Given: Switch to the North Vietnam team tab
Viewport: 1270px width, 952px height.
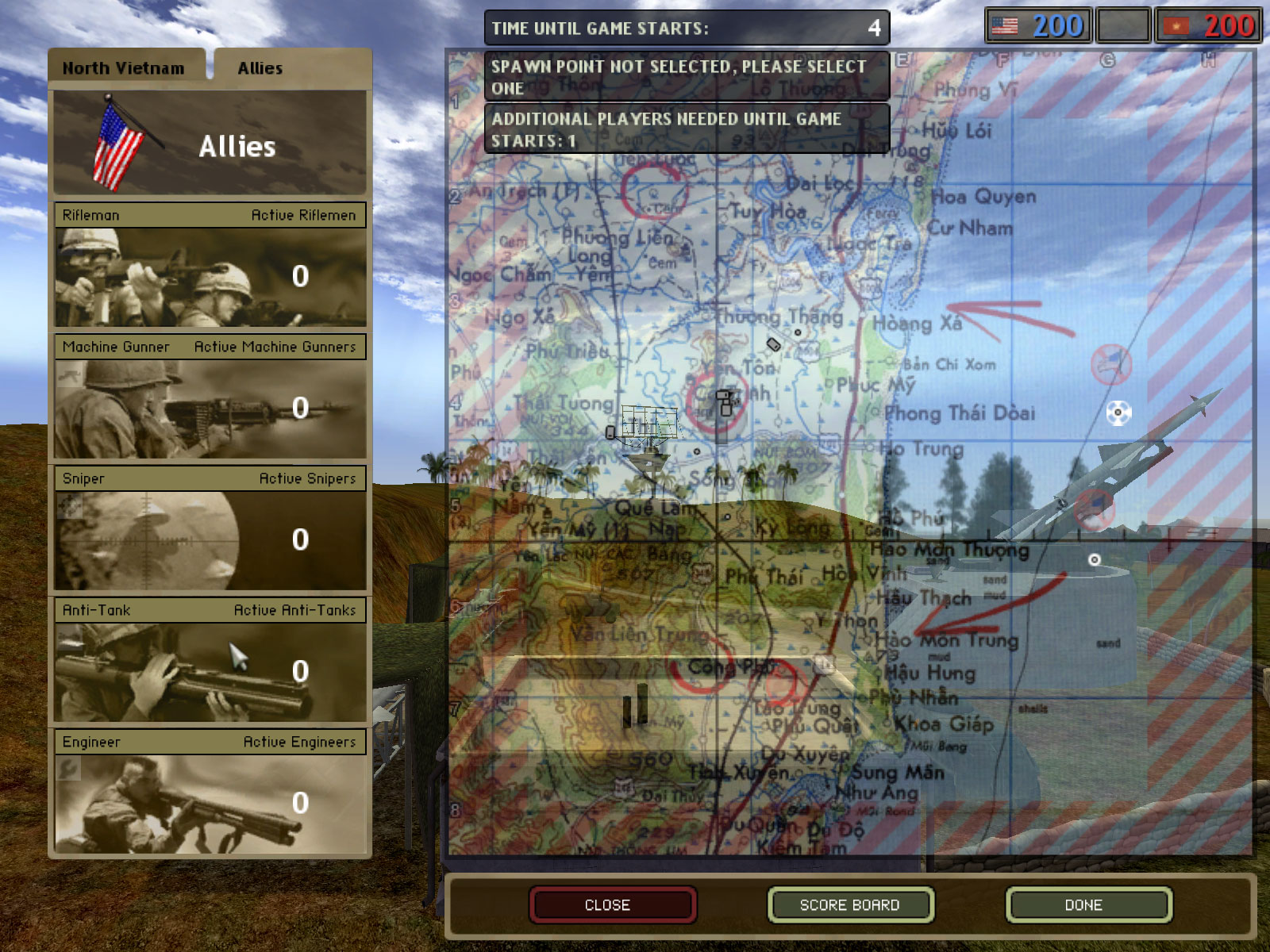Looking at the screenshot, I should point(124,68).
